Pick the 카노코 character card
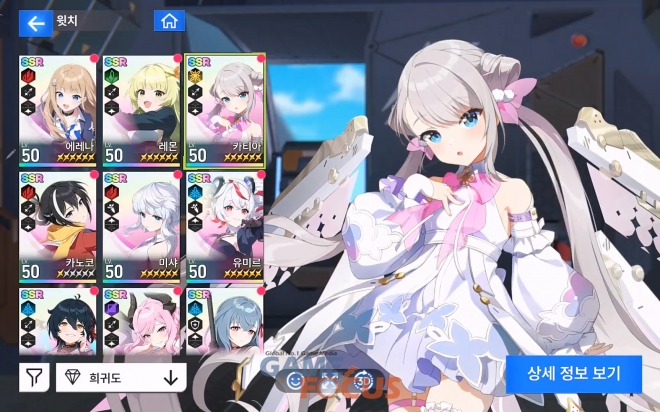The width and height of the screenshot is (660, 412). (57, 226)
